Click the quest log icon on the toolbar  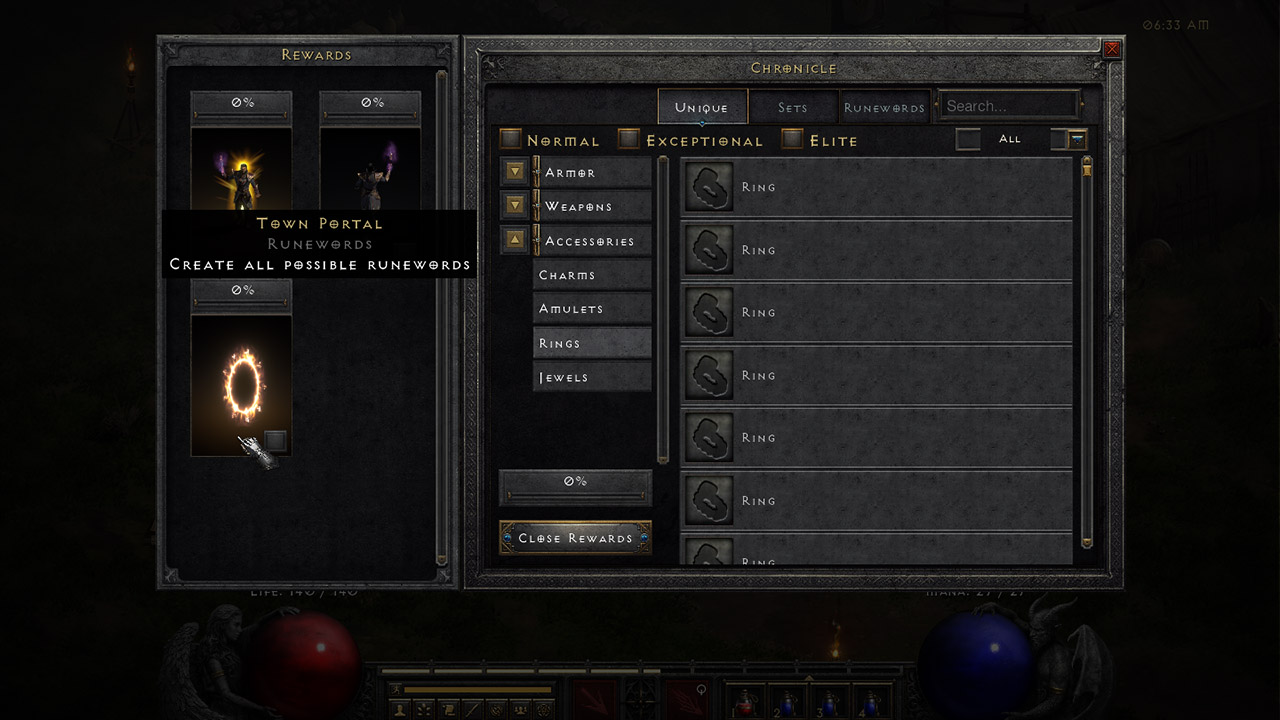click(x=446, y=708)
